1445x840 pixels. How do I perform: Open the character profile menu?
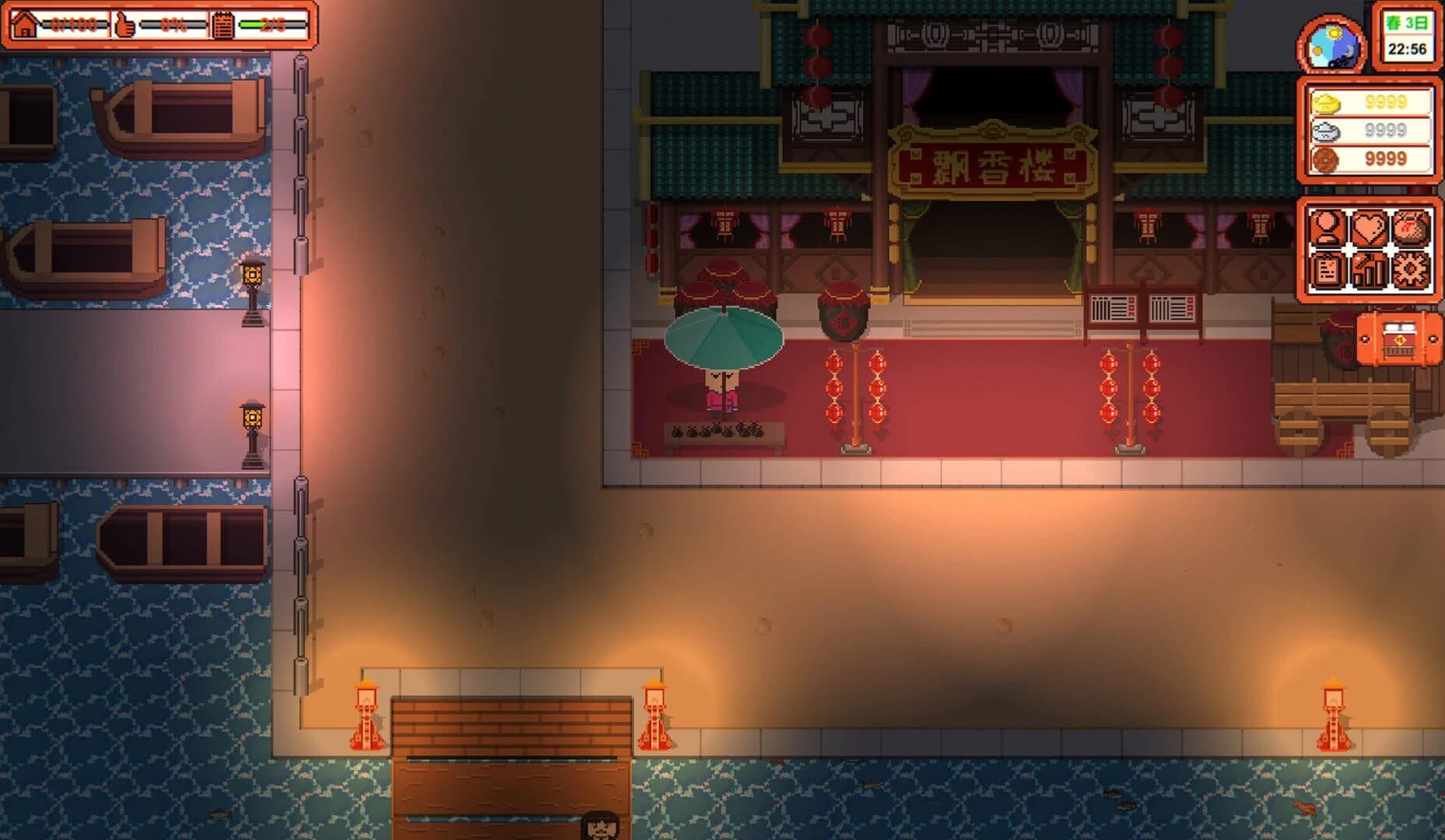1327,227
